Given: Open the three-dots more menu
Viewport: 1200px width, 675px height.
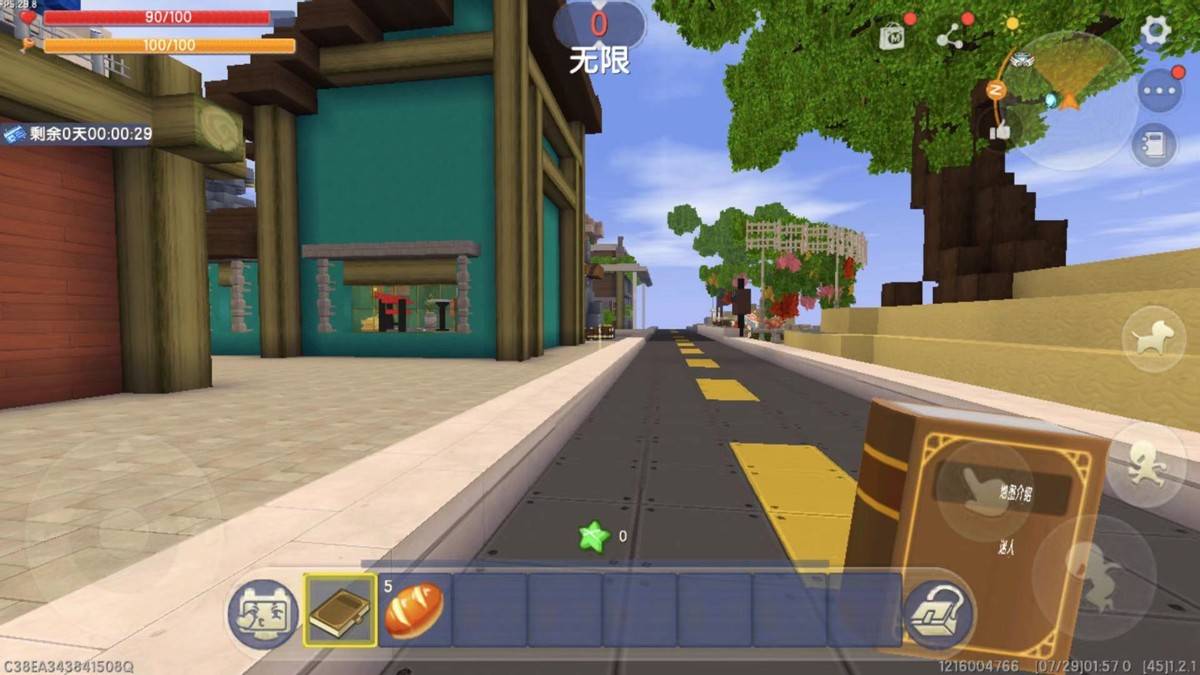Looking at the screenshot, I should (1159, 91).
